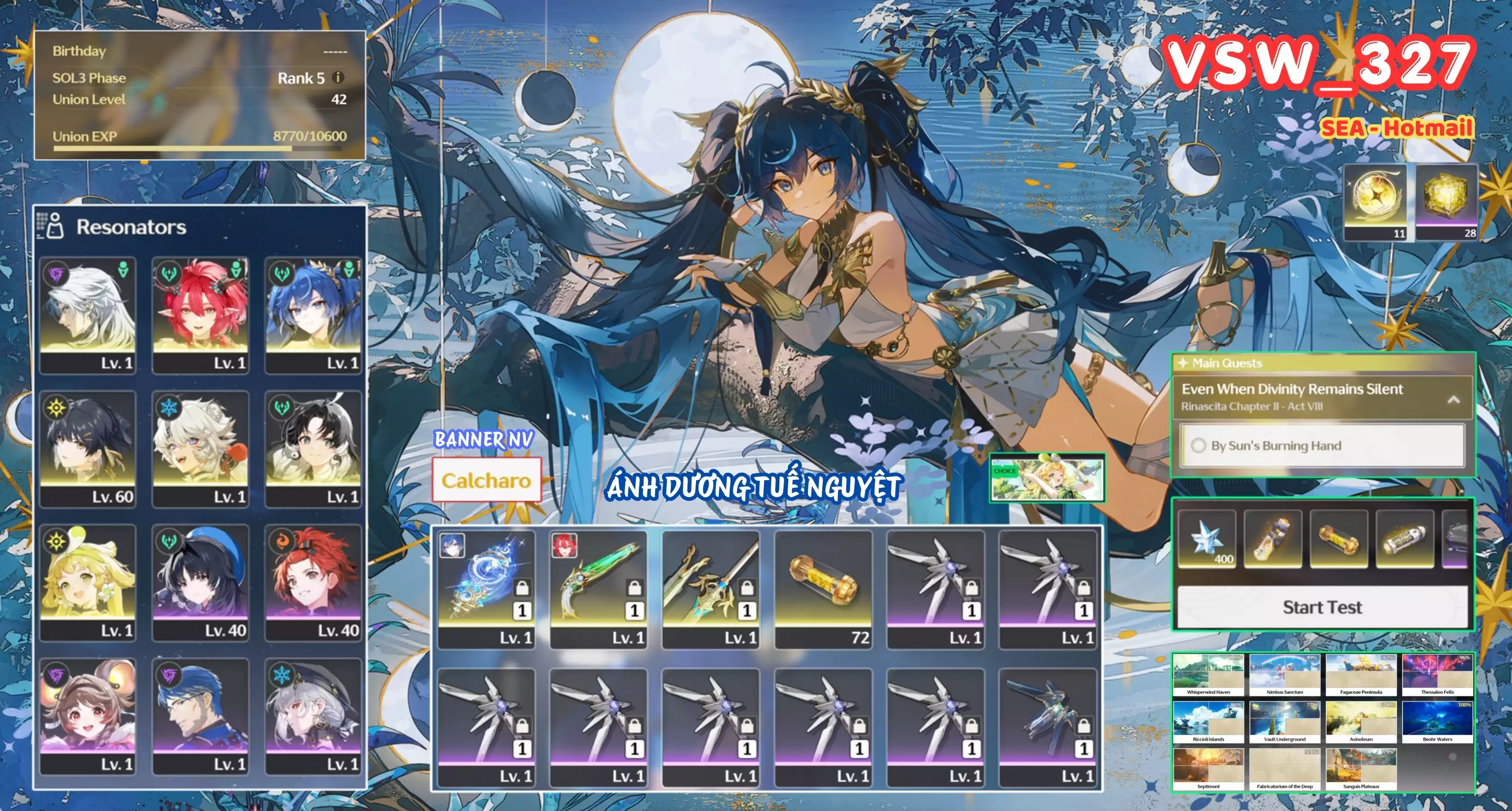Pick the yellow-haired girl resonator portrait
Viewport: 1512px width, 811px height.
[88, 582]
